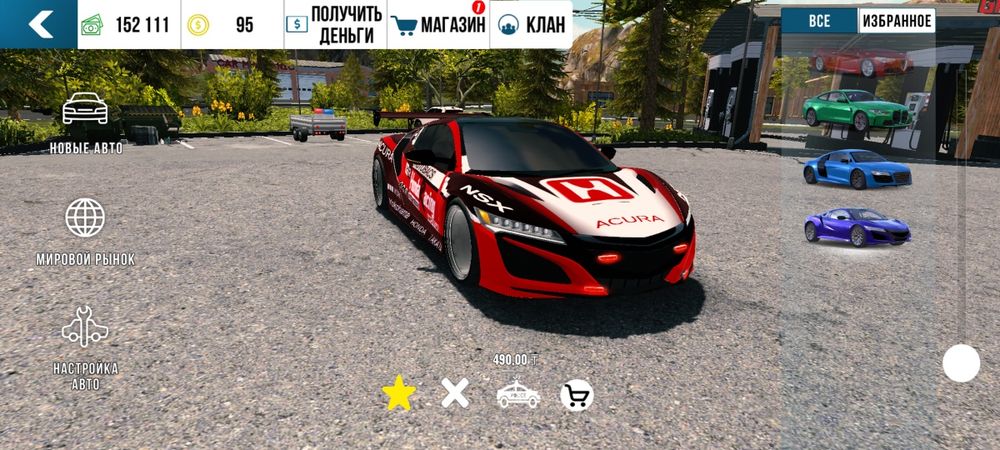Click the round white scroll handle
1000x450 pixels.
961,363
